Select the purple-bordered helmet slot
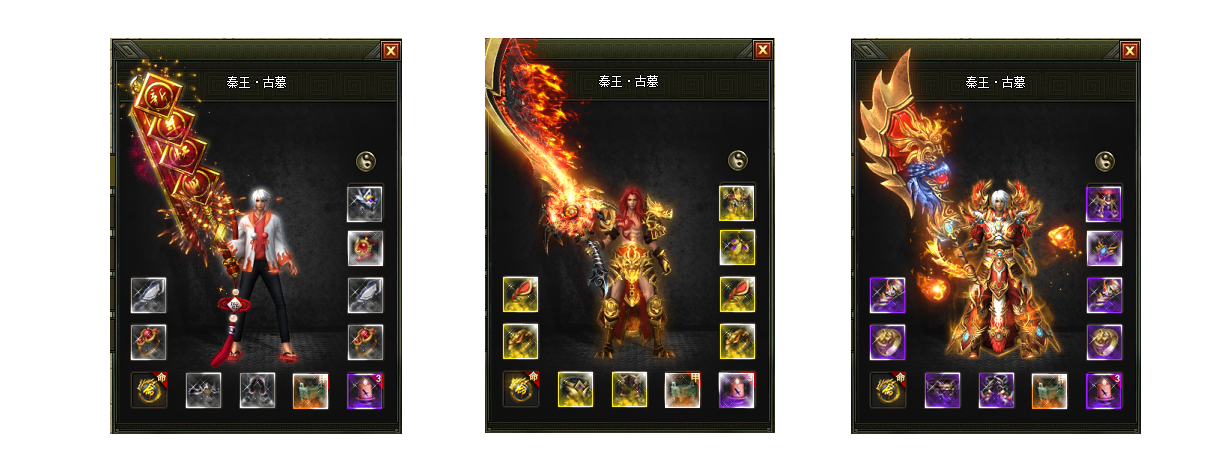This screenshot has width=1230, height=470. pos(1104,203)
